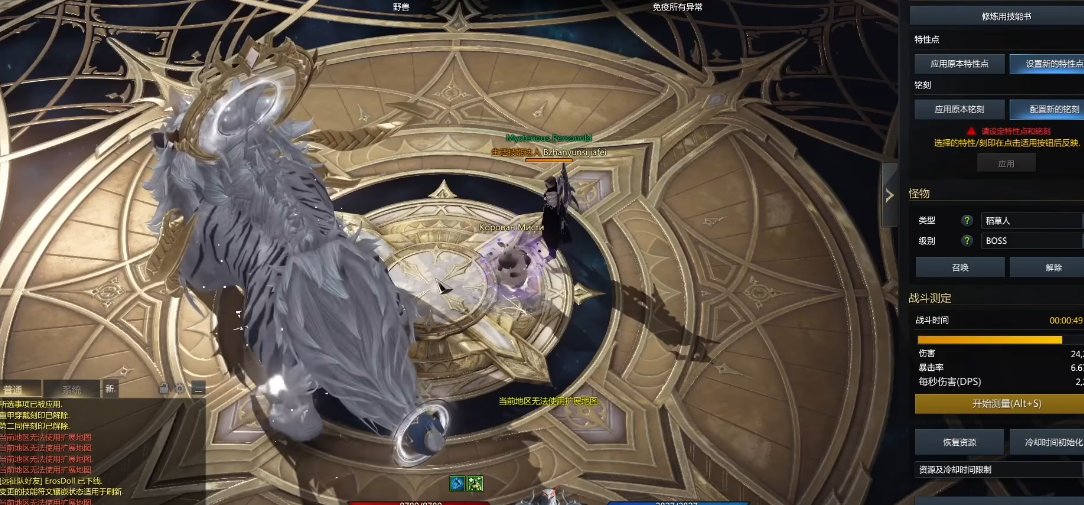Summon the monster with 召唤 button
This screenshot has width=1084, height=505.
pyautogui.click(x=960, y=267)
